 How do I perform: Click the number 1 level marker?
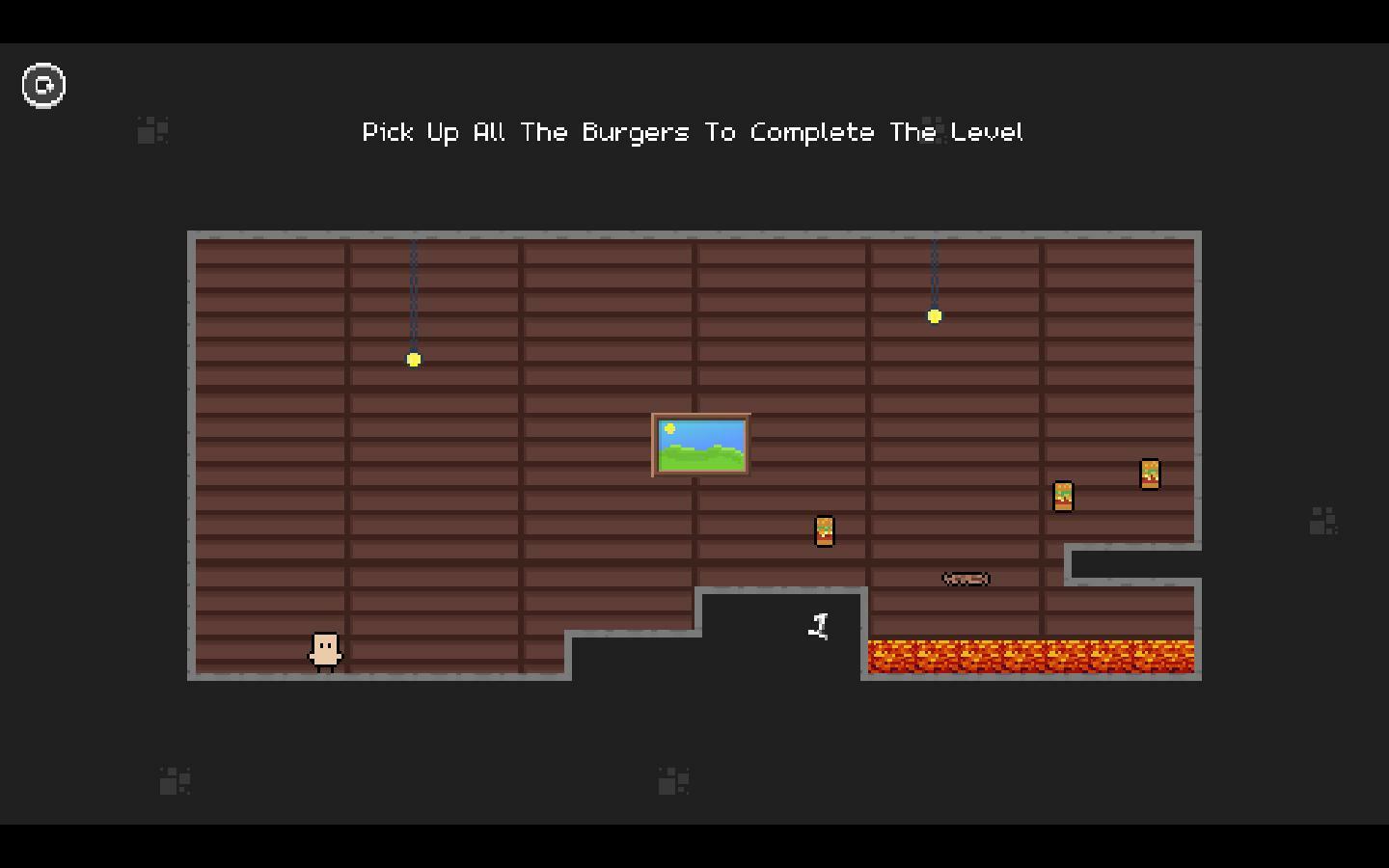(819, 625)
